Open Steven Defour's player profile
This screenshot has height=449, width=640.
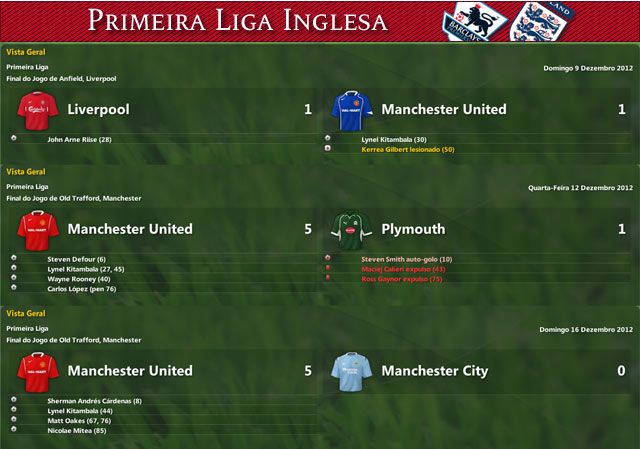76,259
